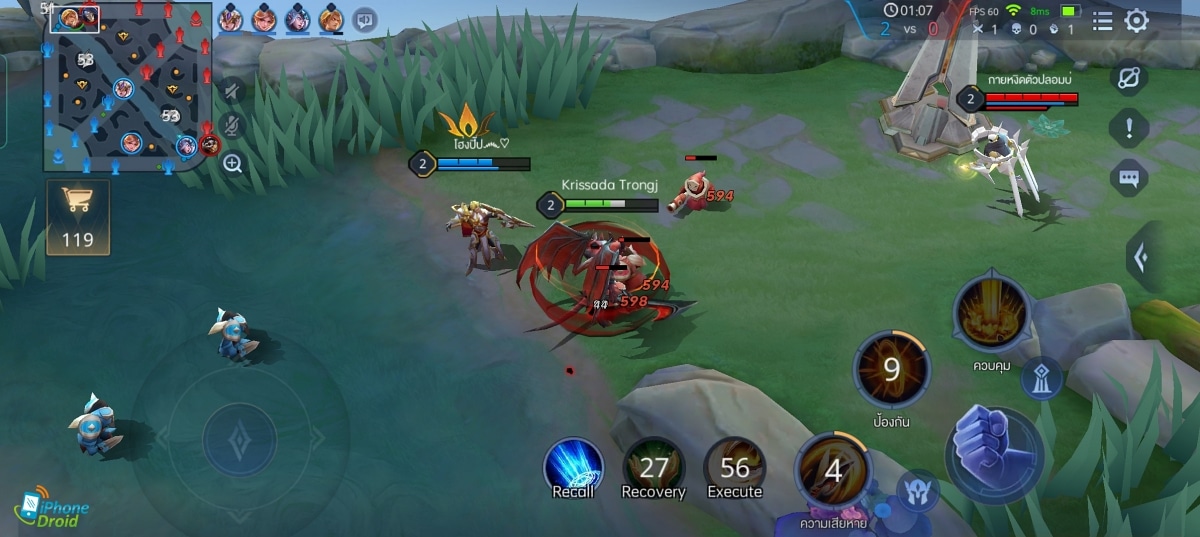Activate the ป้องกัน skill
1200x537 pixels.
pyautogui.click(x=891, y=371)
